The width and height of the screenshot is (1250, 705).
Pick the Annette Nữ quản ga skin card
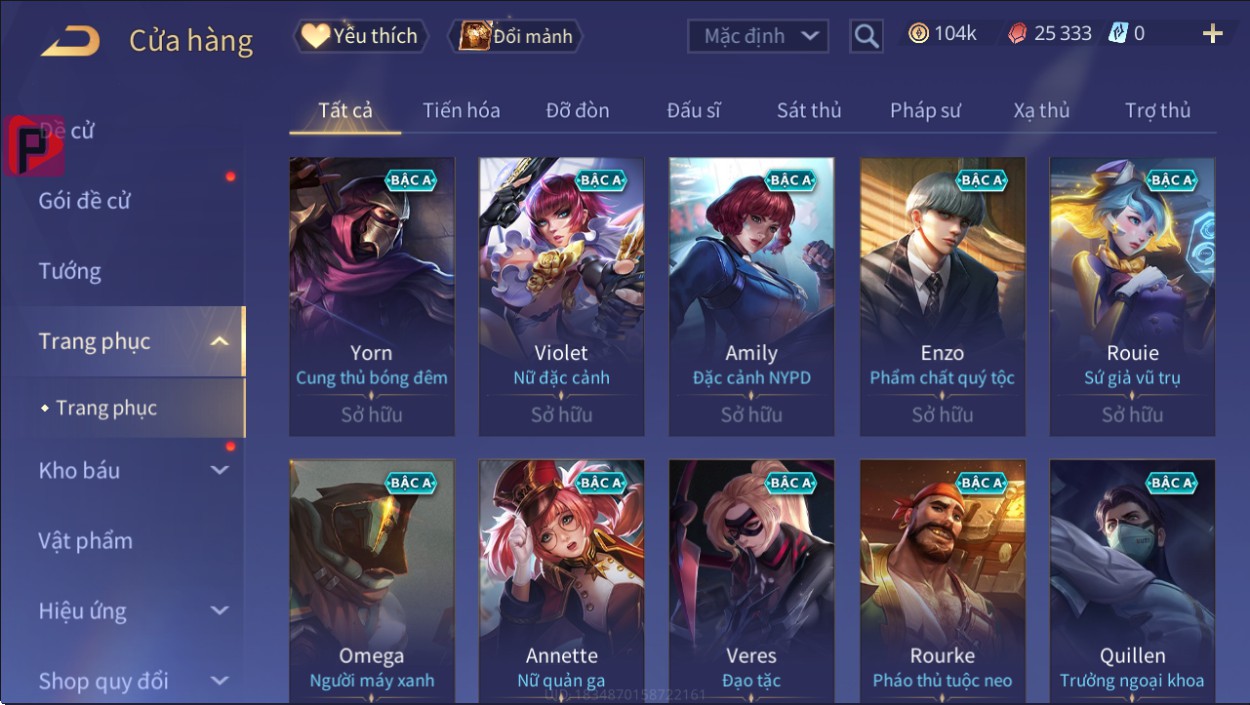(x=562, y=580)
